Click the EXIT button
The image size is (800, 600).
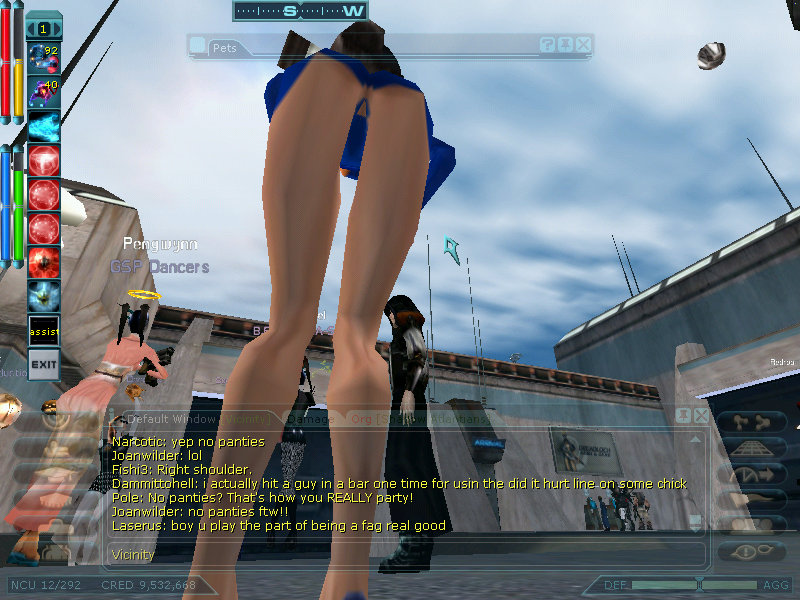[43, 364]
